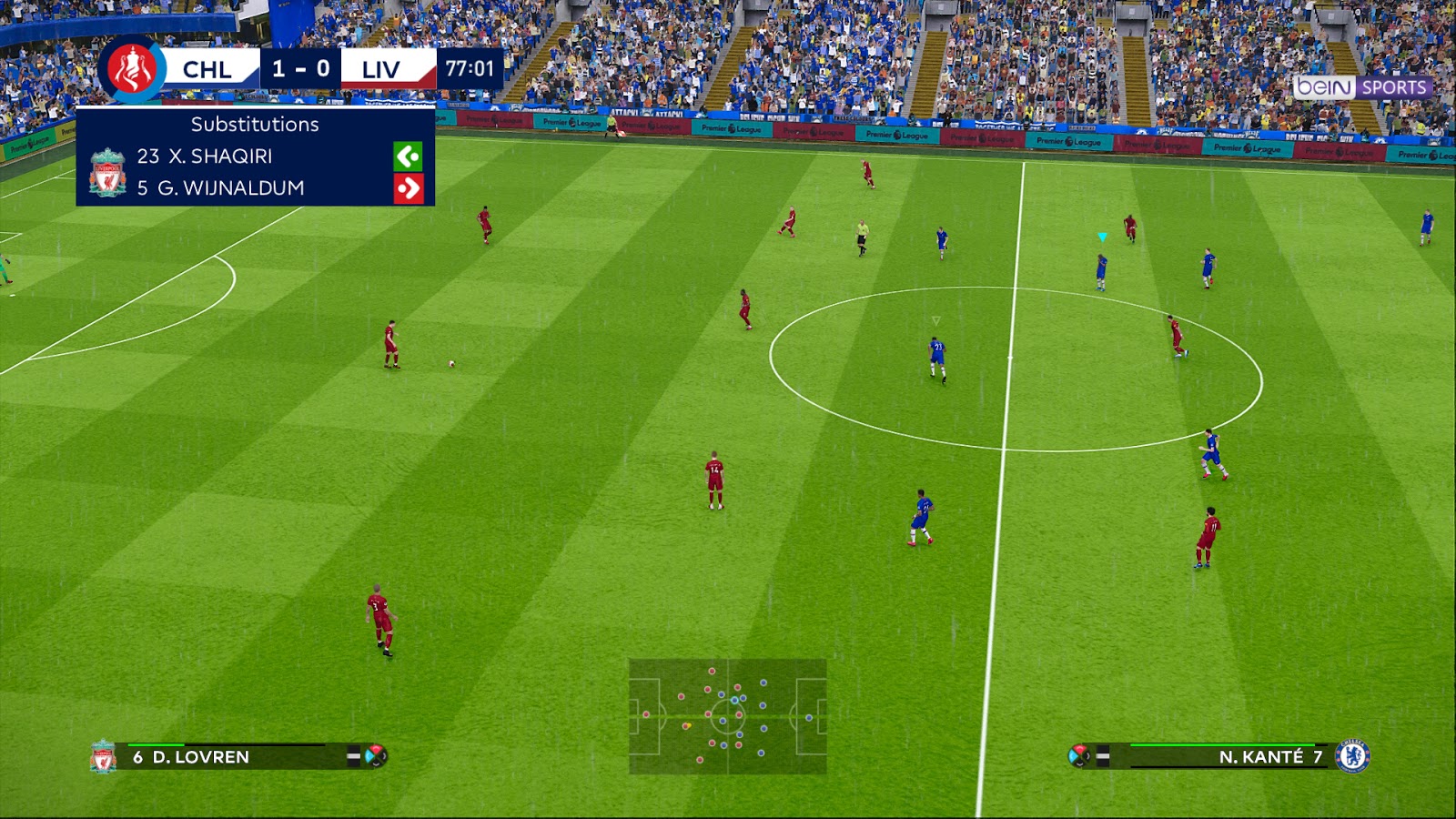Click the FA Cup emblem on the scoreboard
The height and width of the screenshot is (819, 1456).
coord(131,69)
